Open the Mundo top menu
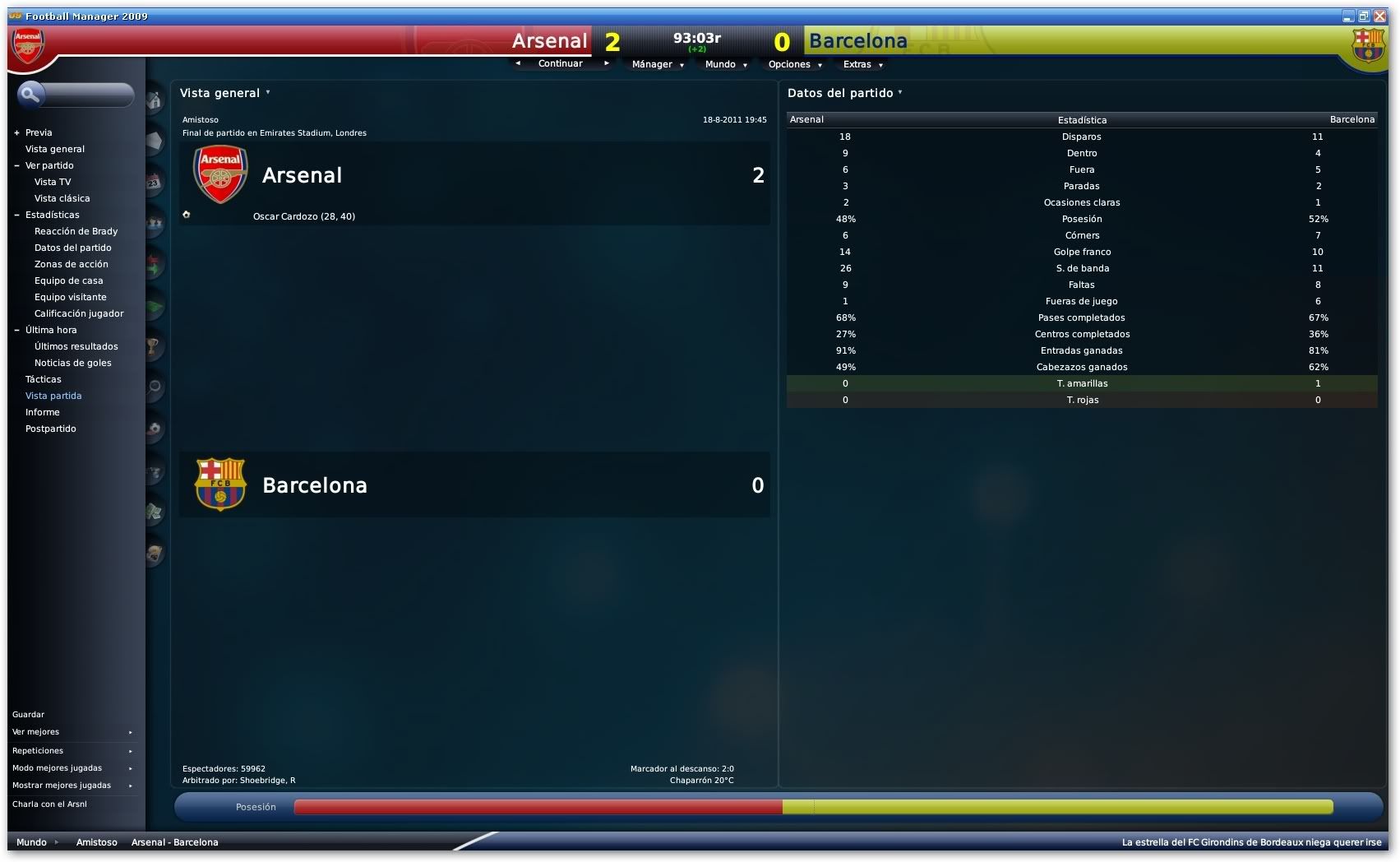The width and height of the screenshot is (1400, 862). pyautogui.click(x=725, y=64)
